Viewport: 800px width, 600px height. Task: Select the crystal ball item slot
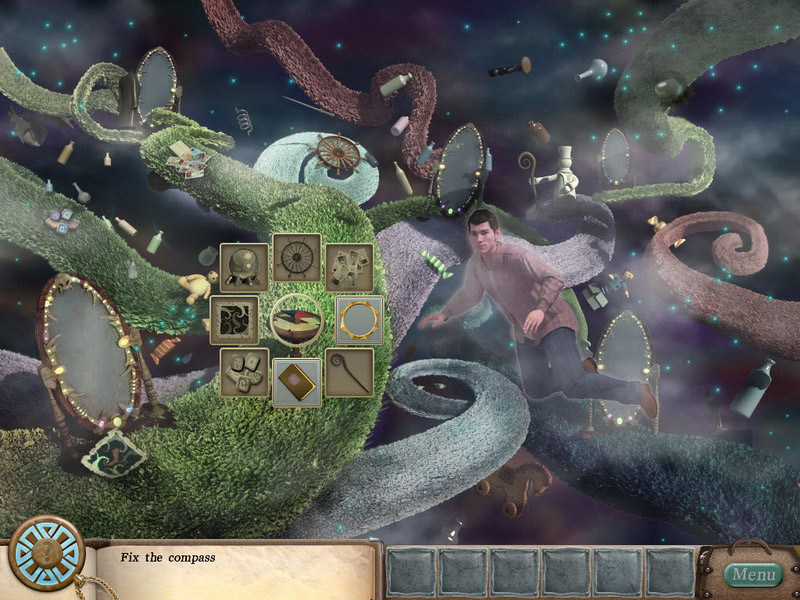tap(244, 267)
